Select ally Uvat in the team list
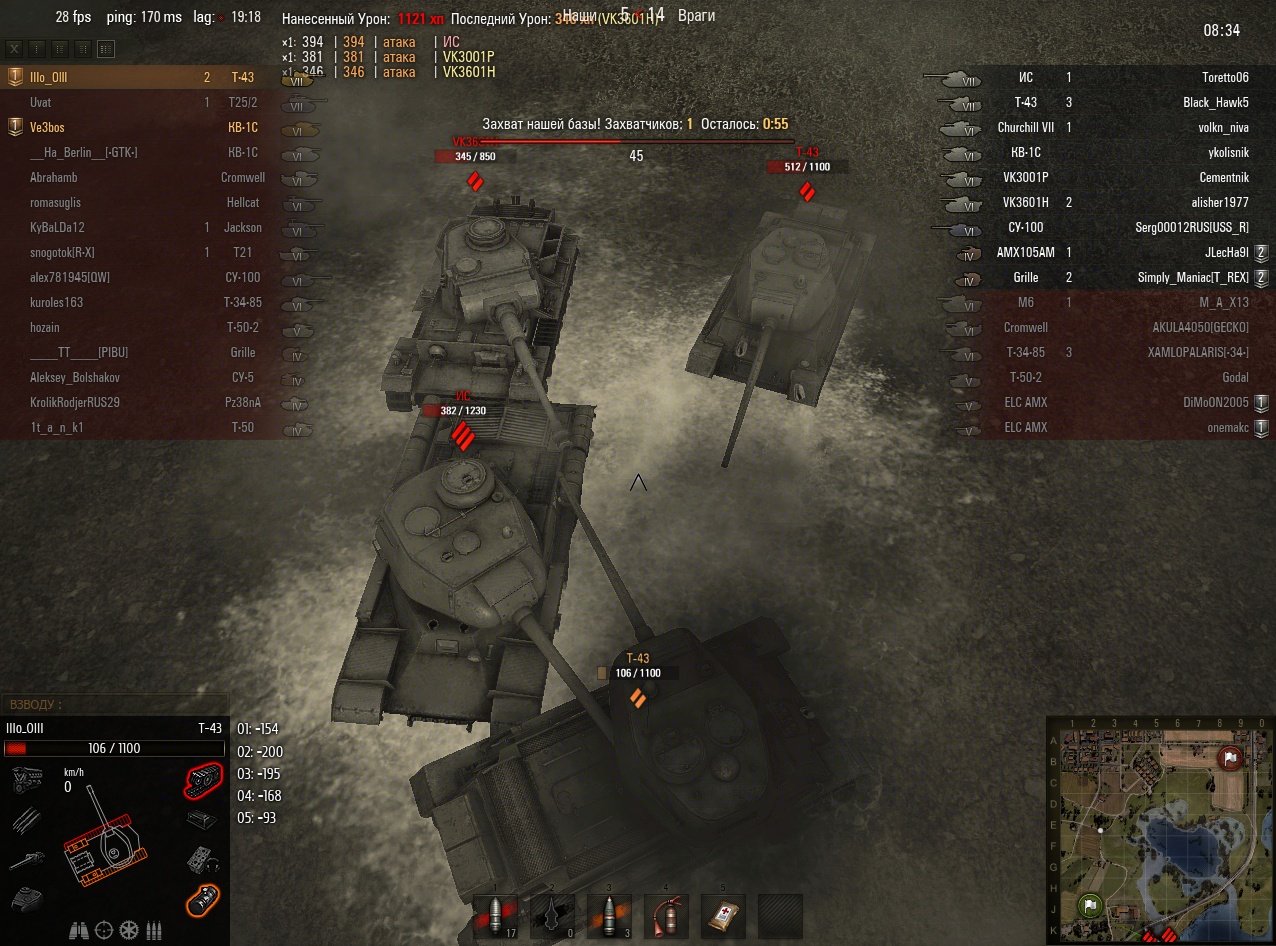1276x946 pixels. 41,102
